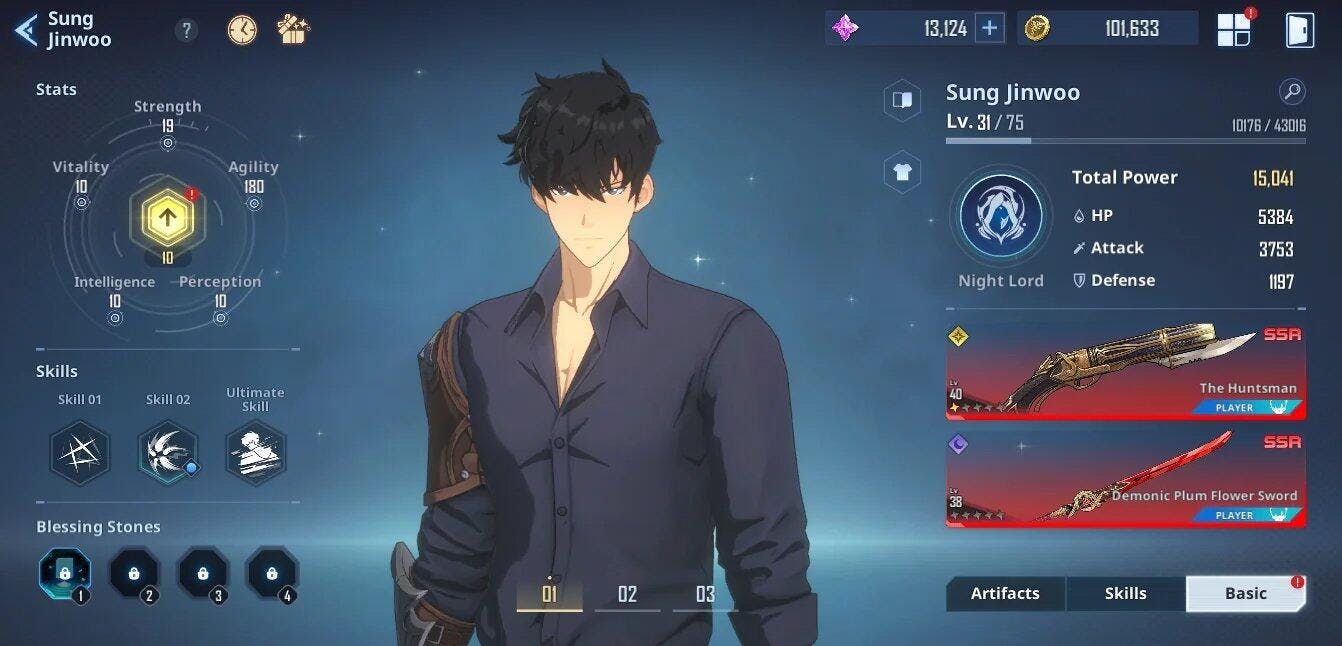
Task: Open The Huntsman weapon card
Action: pos(1125,372)
